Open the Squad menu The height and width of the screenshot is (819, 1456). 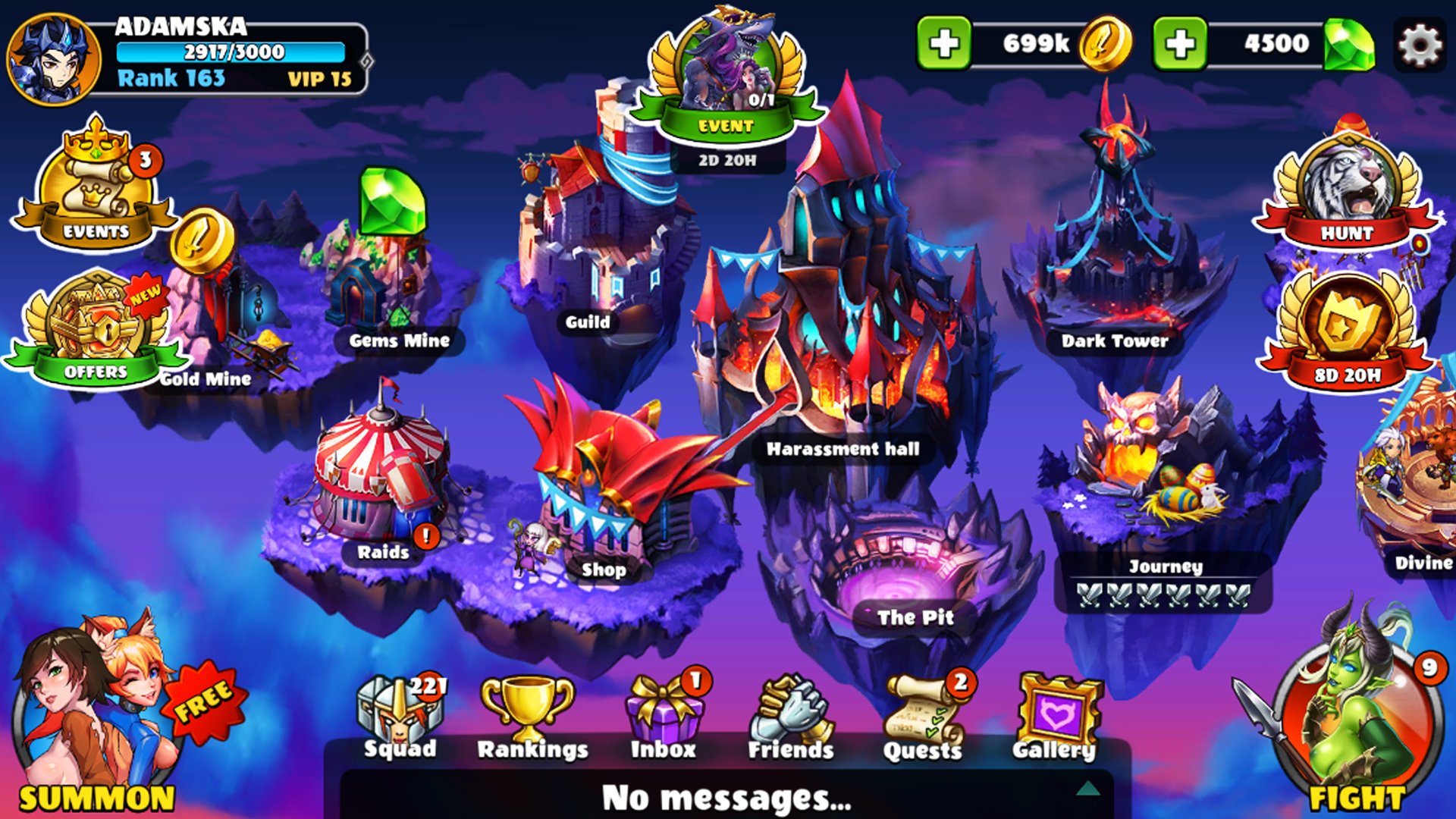click(x=400, y=717)
